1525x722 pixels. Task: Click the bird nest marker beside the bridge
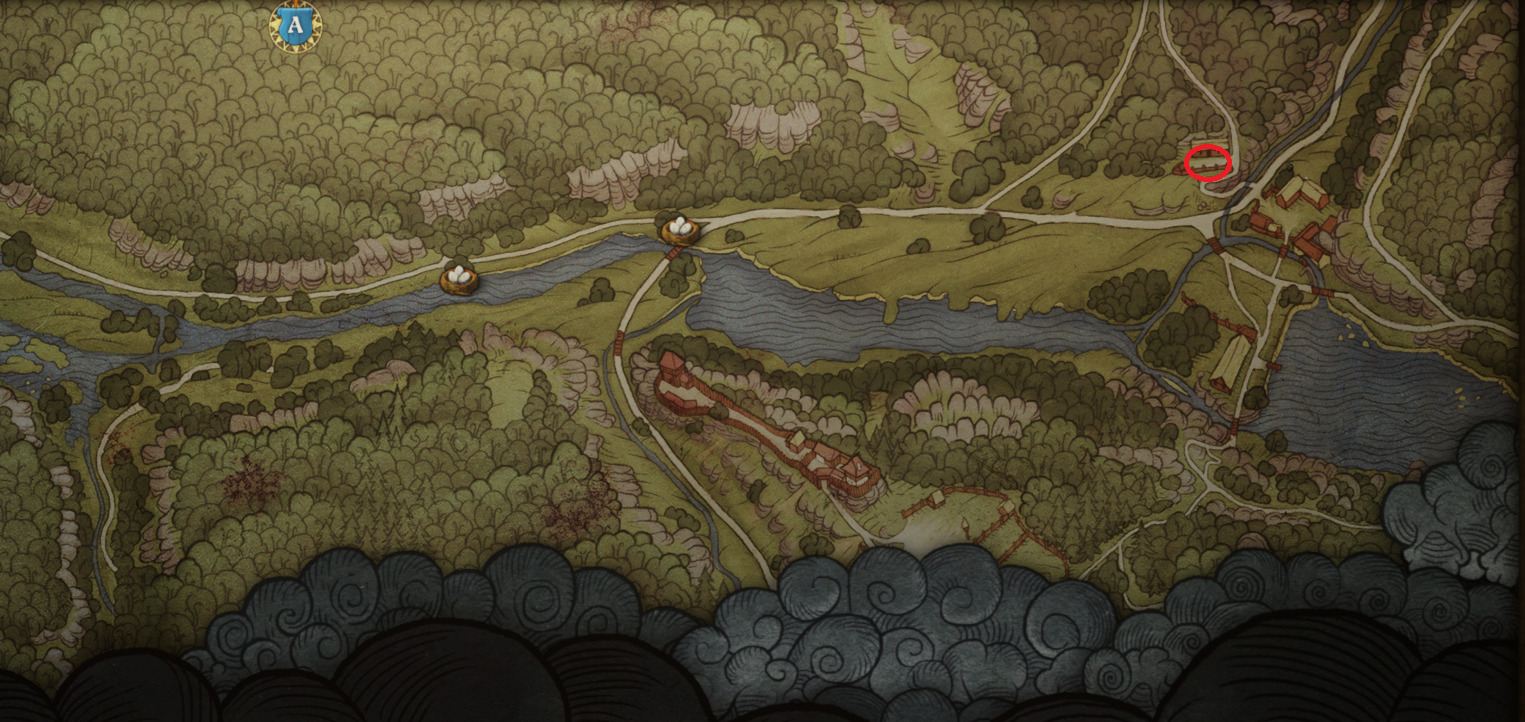(679, 230)
